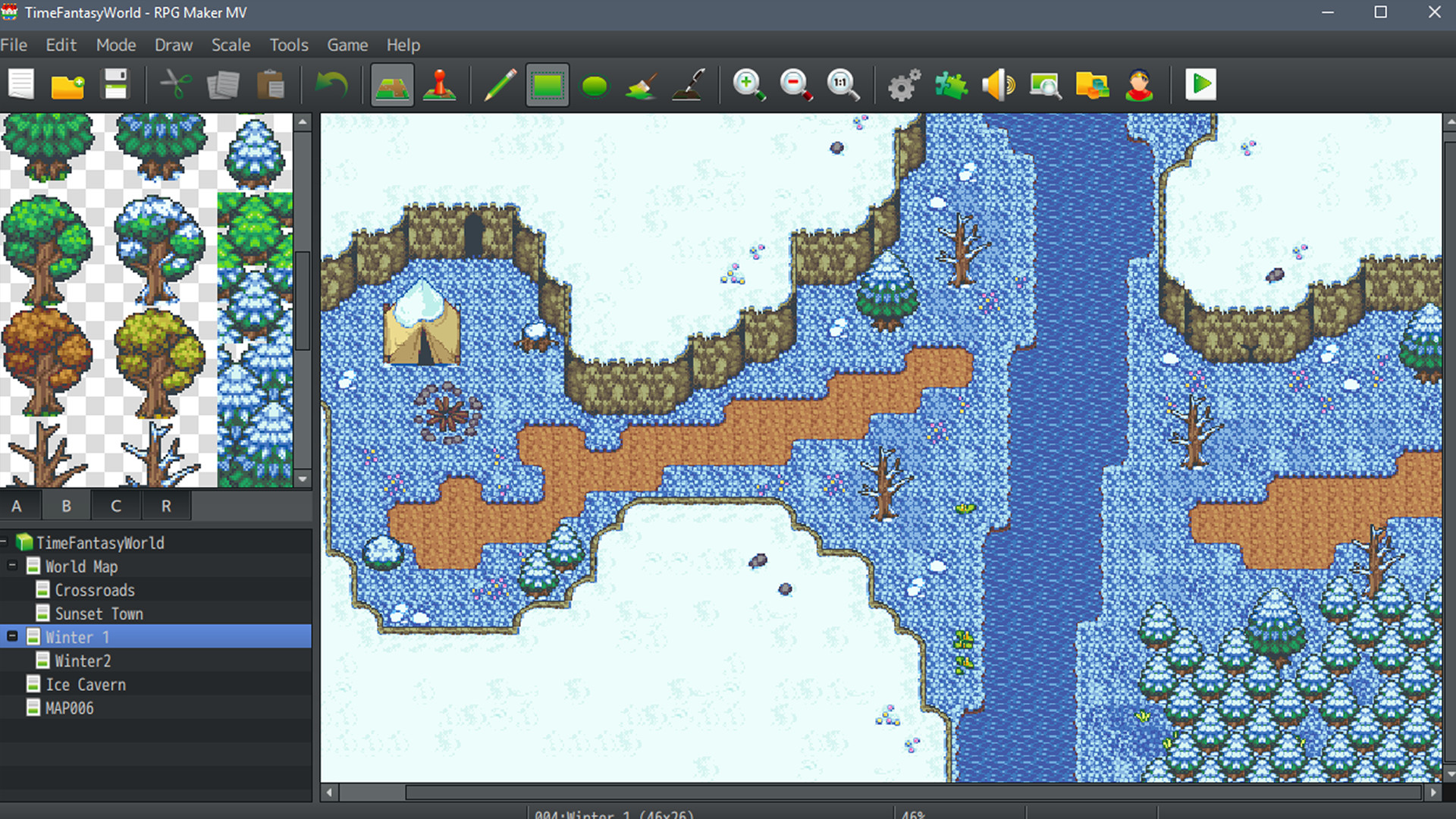The image size is (1456, 819).
Task: Open the Resource Manager
Action: click(x=1090, y=85)
